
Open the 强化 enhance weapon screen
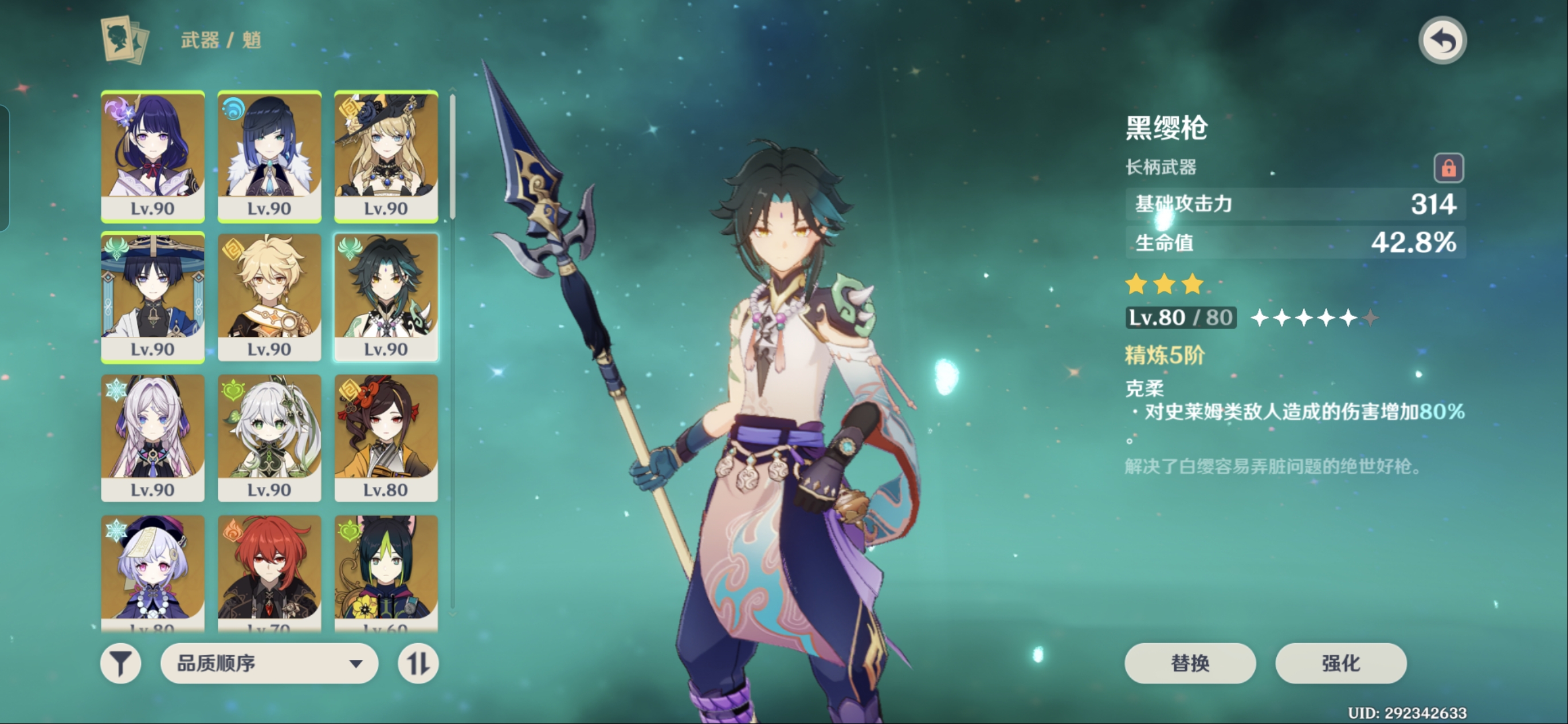click(1340, 663)
